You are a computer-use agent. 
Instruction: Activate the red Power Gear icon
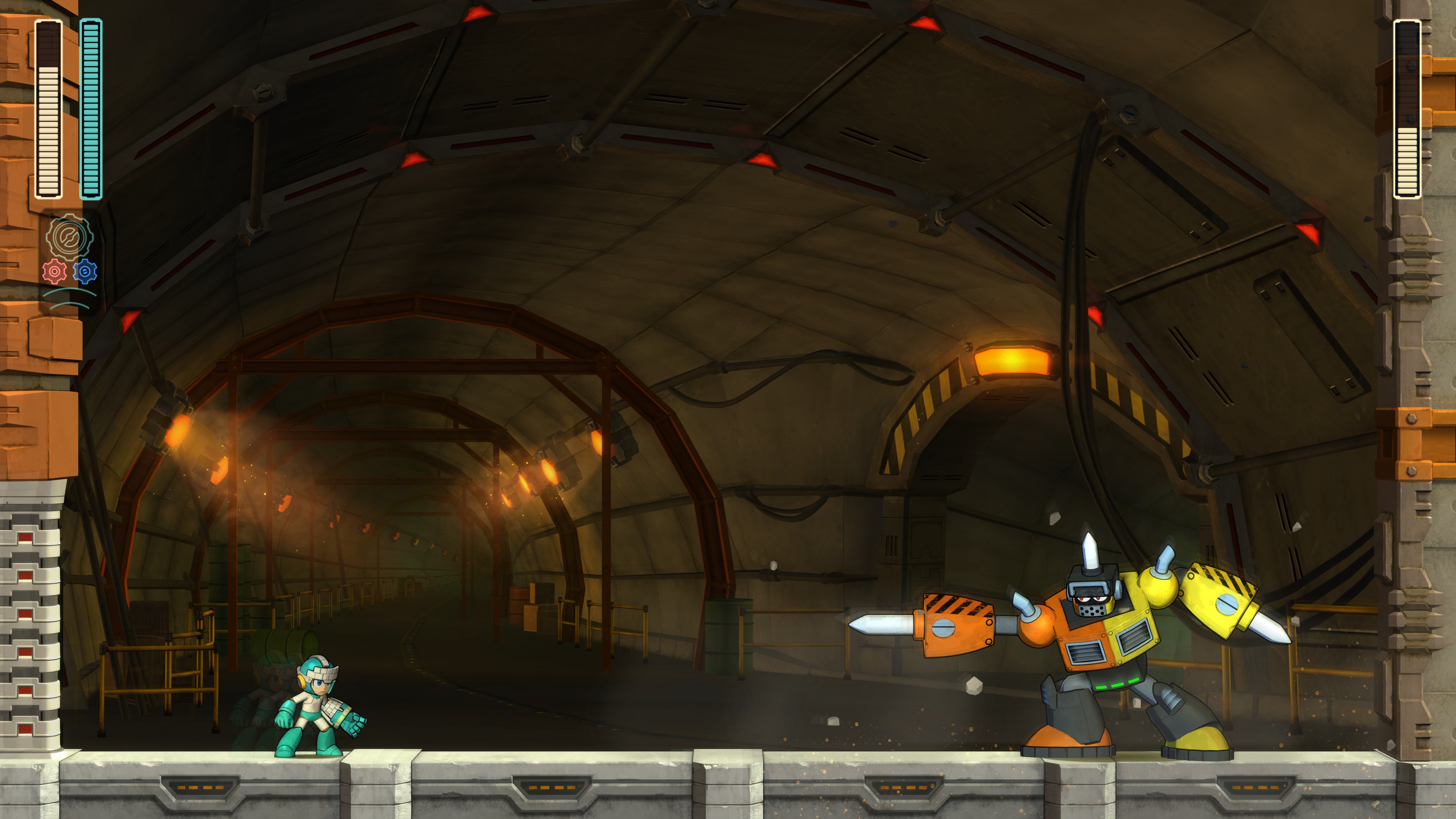tap(54, 272)
